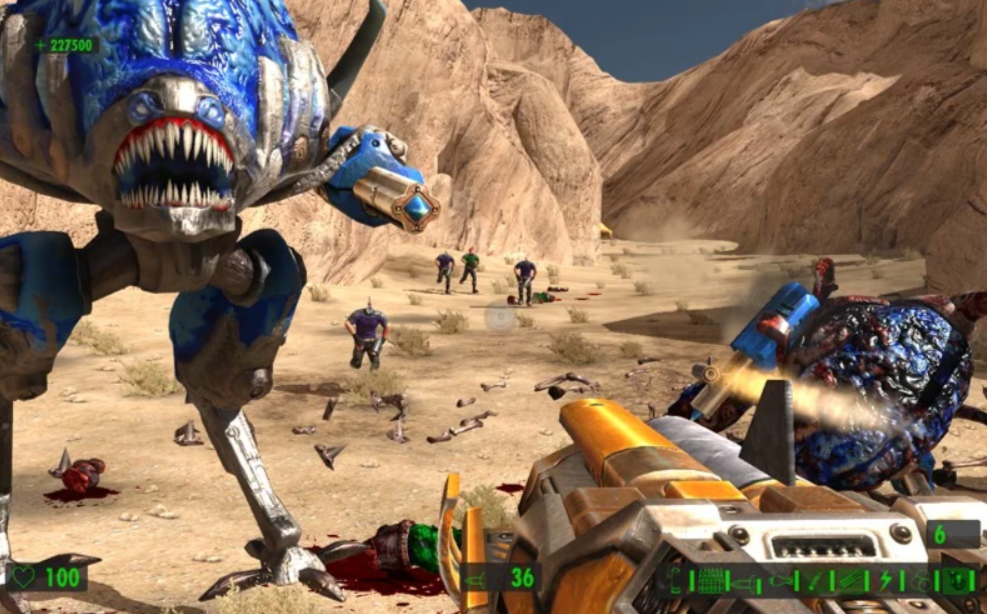Click the bullet grid ammo icon
The width and height of the screenshot is (987, 614).
(x=709, y=580)
